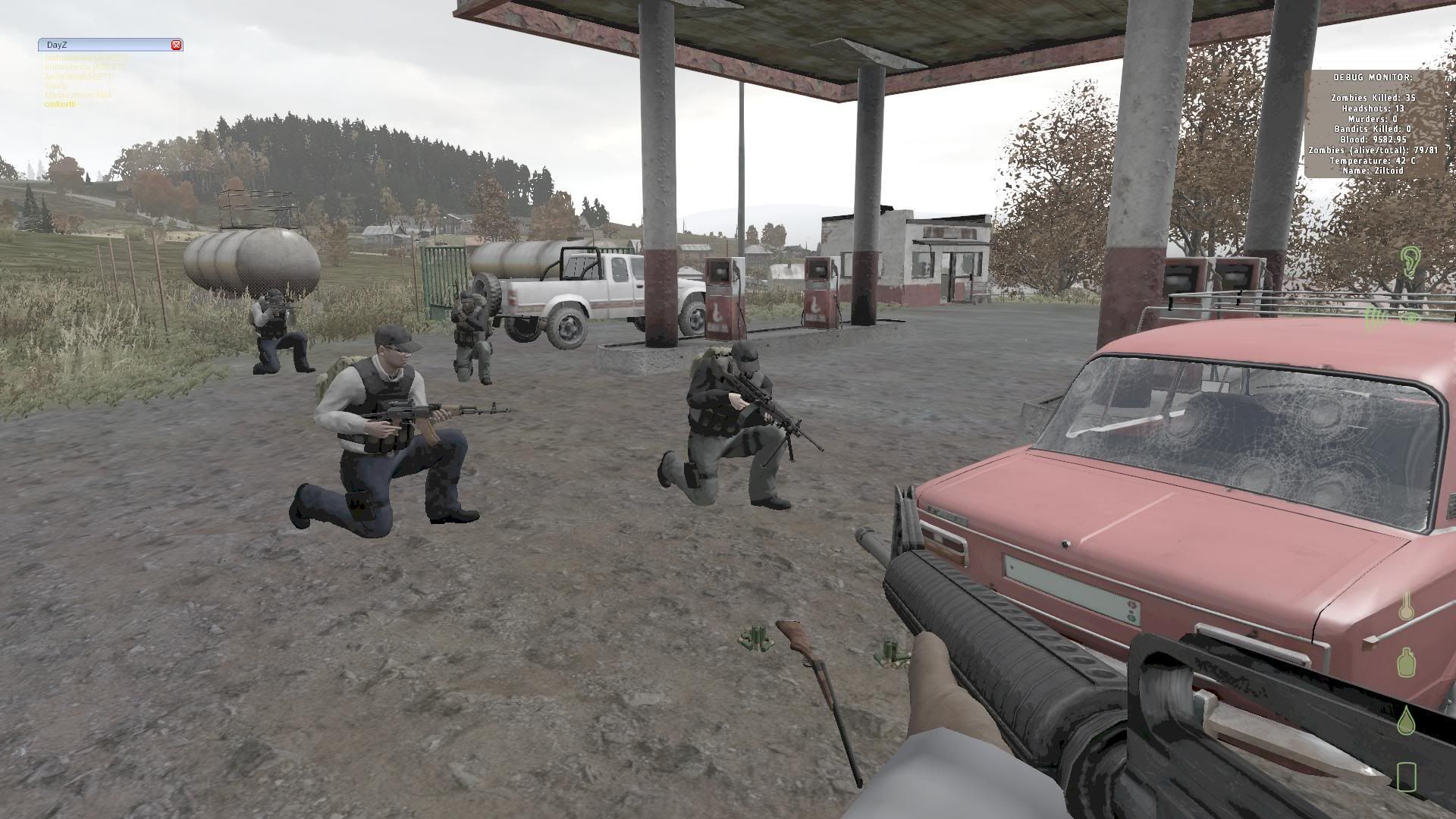
Task: Click player name Guuly in the chat list
Action: [x=55, y=86]
